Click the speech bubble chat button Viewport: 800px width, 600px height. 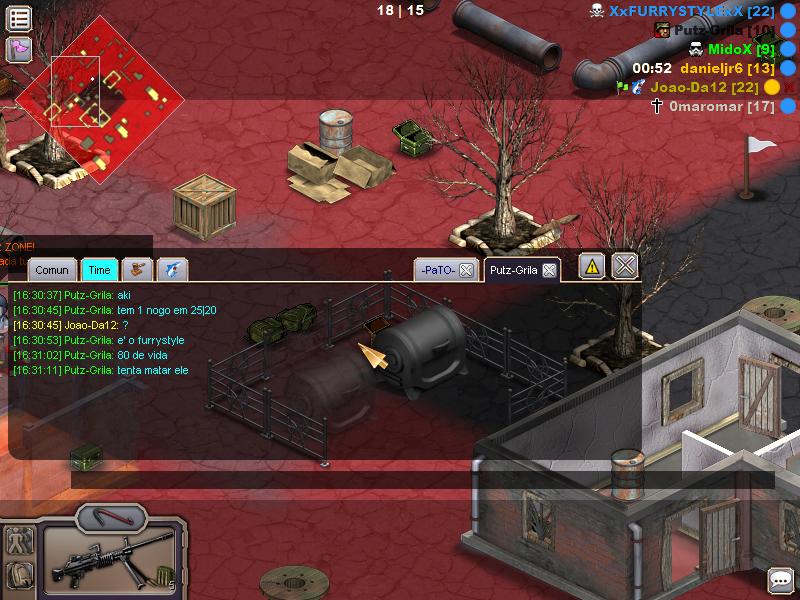click(780, 580)
